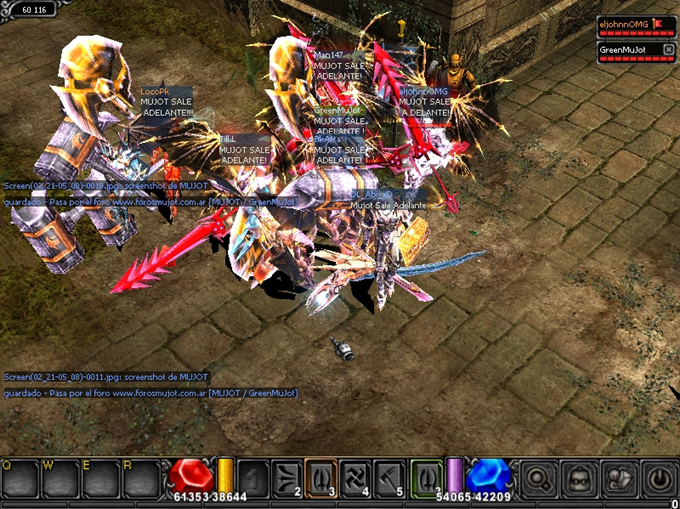Select the eljohnnOMG party member entry

click(626, 23)
